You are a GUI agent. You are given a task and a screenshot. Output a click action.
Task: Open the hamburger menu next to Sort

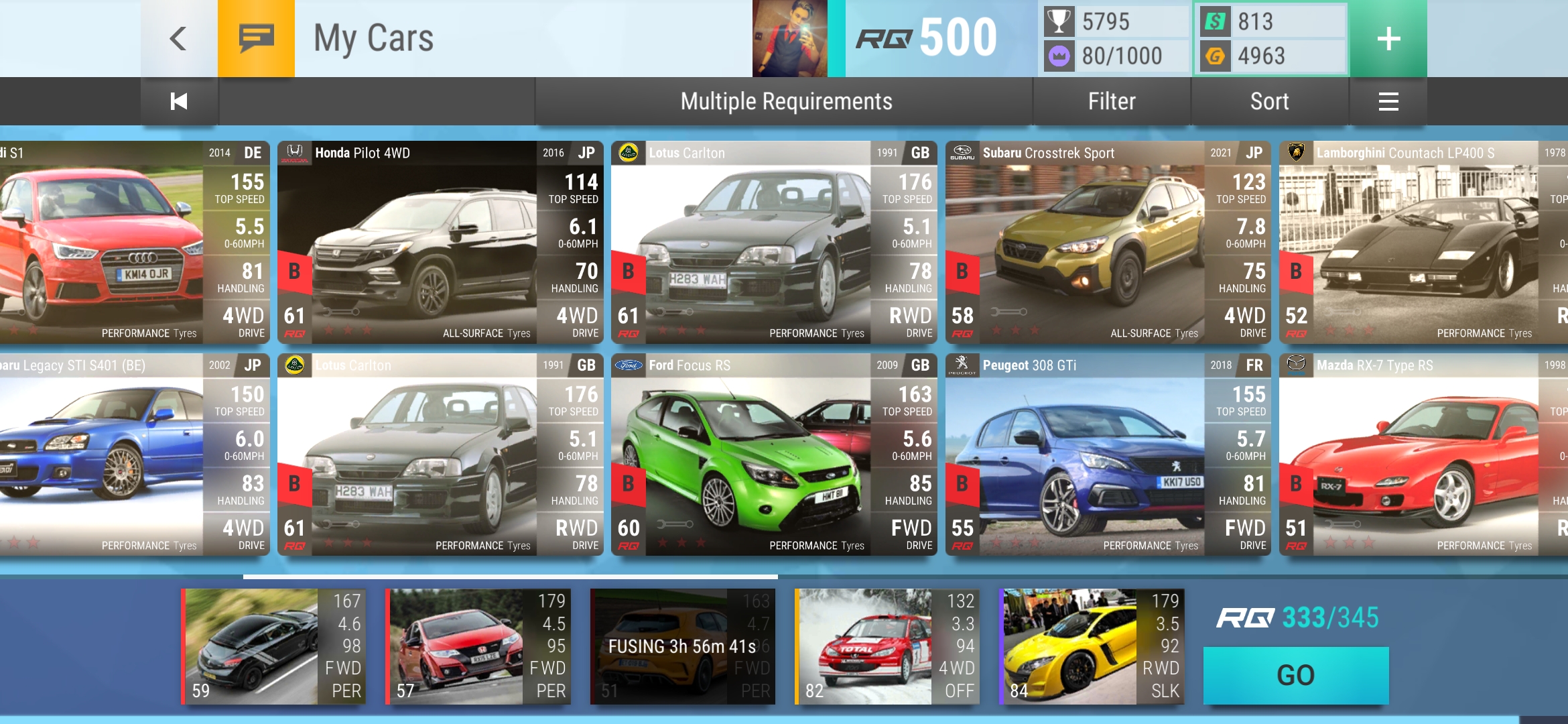(1388, 101)
